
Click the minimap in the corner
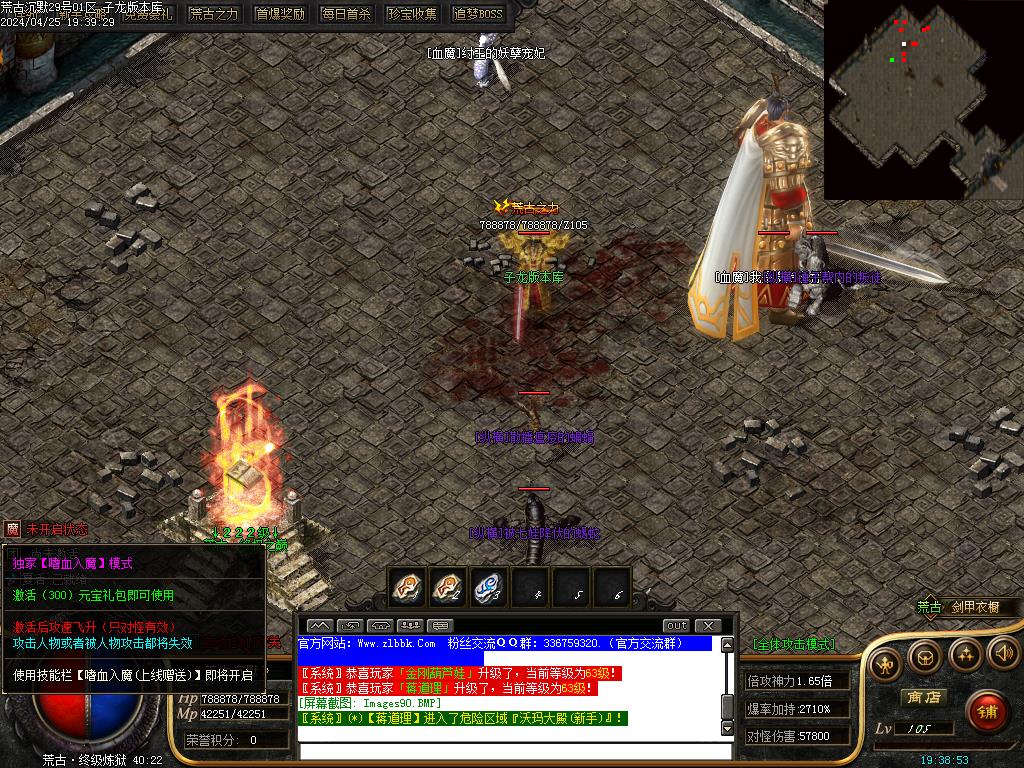click(x=923, y=99)
